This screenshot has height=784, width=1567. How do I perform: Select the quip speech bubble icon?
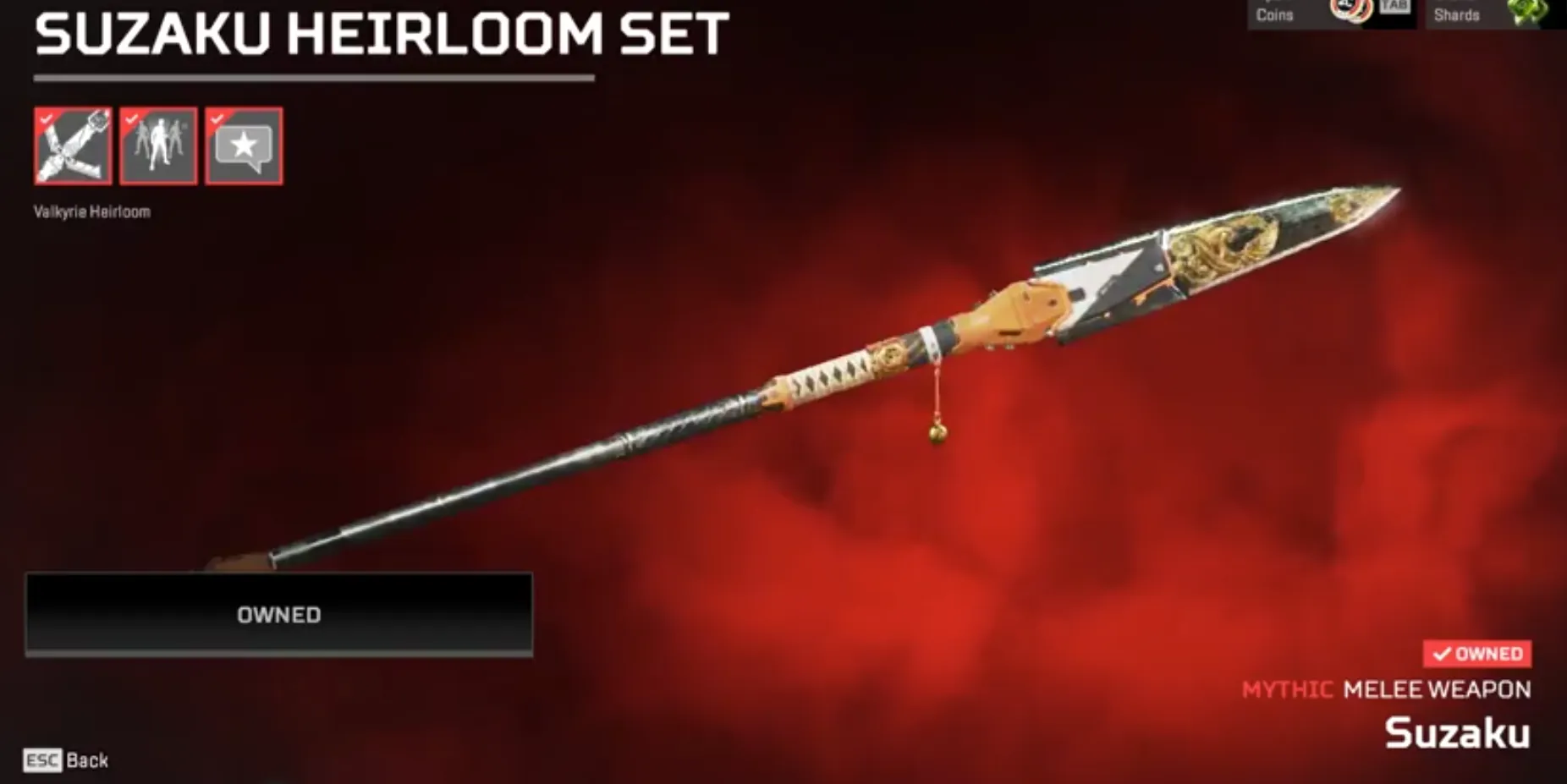point(244,146)
